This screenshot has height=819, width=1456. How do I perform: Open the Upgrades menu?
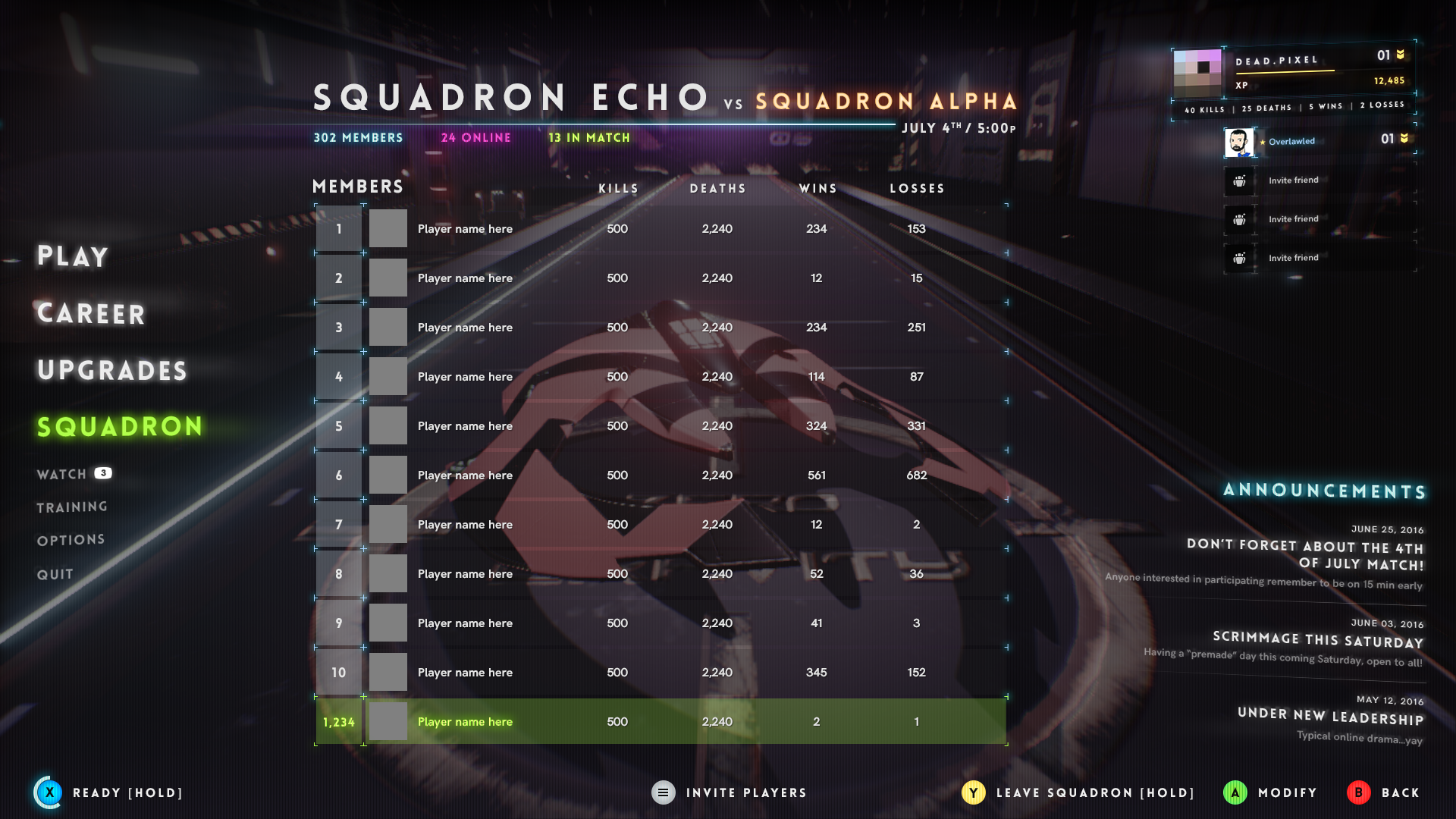(112, 371)
